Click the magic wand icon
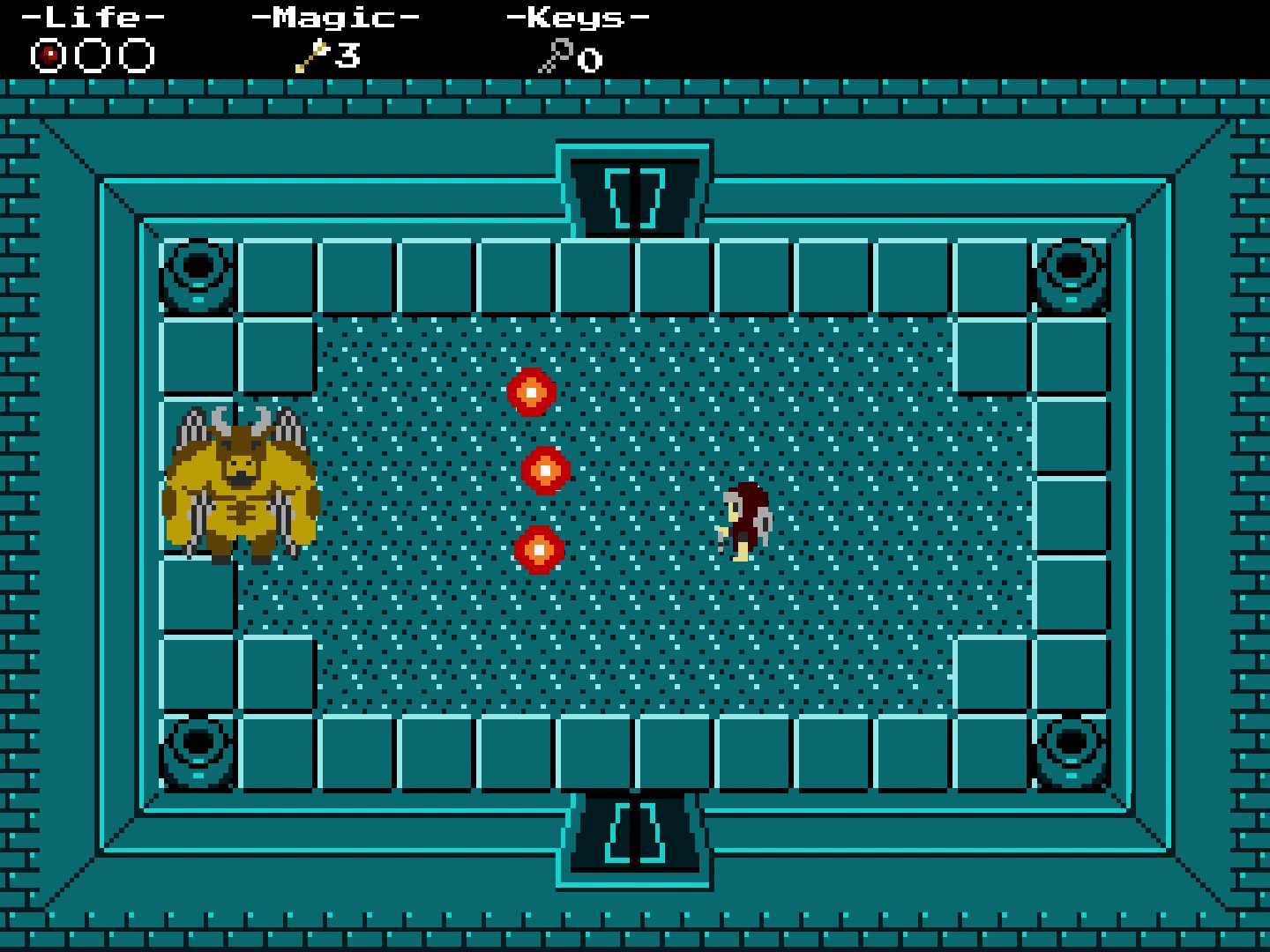 pyautogui.click(x=311, y=56)
